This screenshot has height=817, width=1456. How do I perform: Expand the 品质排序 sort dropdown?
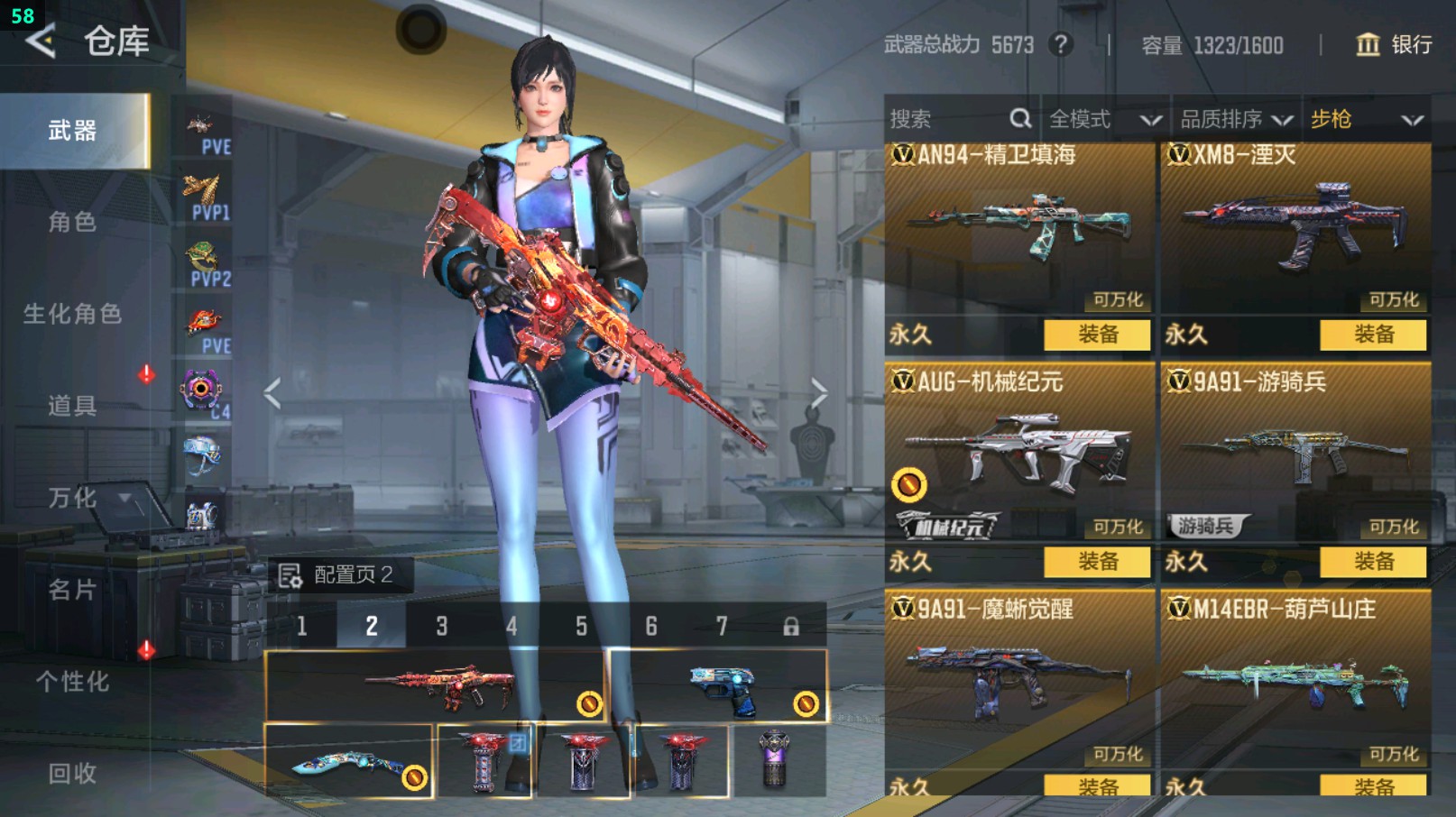[1236, 119]
